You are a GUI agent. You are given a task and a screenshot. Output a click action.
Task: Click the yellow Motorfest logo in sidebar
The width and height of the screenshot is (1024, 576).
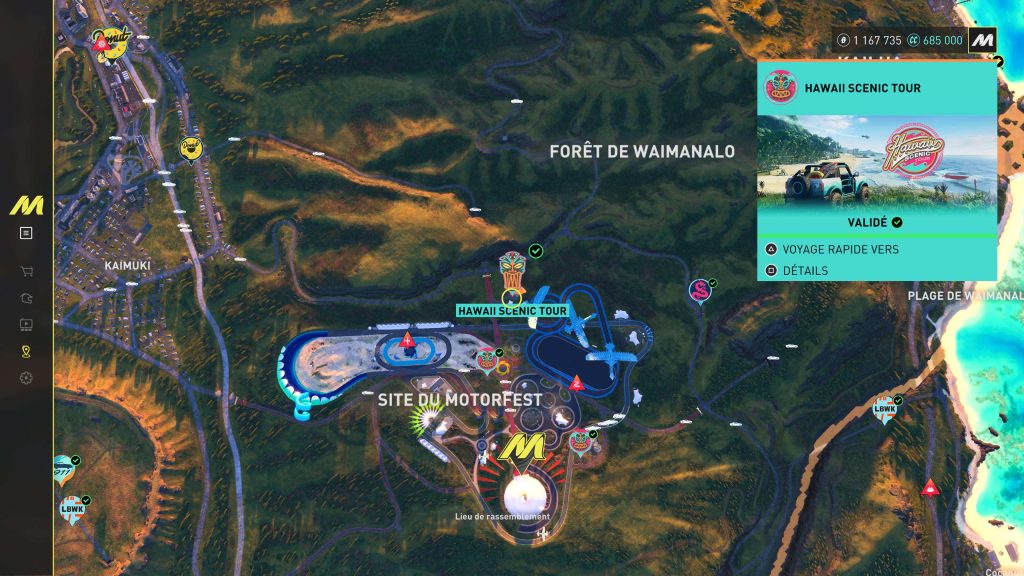26,205
